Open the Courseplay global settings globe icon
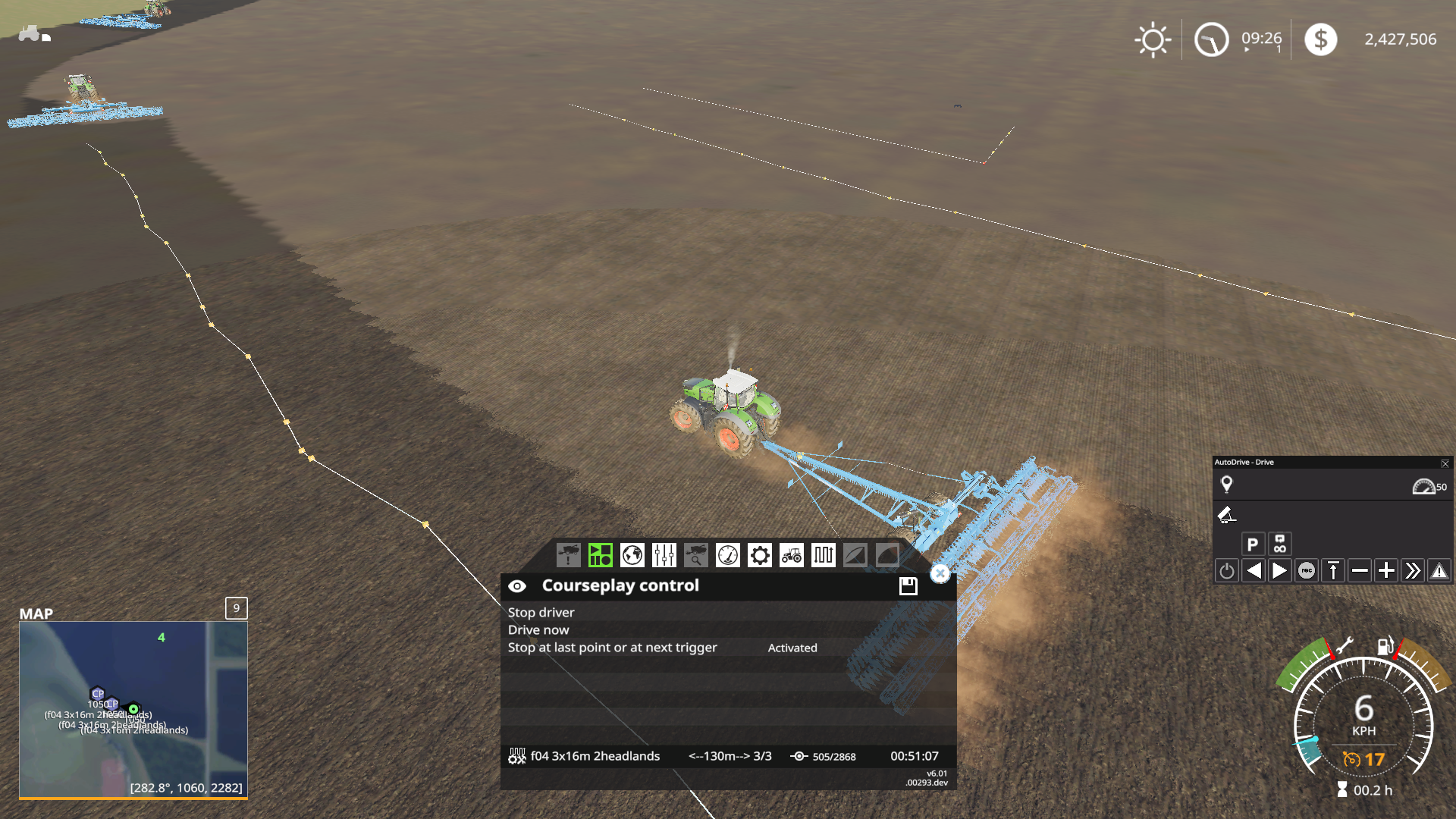The height and width of the screenshot is (819, 1456). 631,554
